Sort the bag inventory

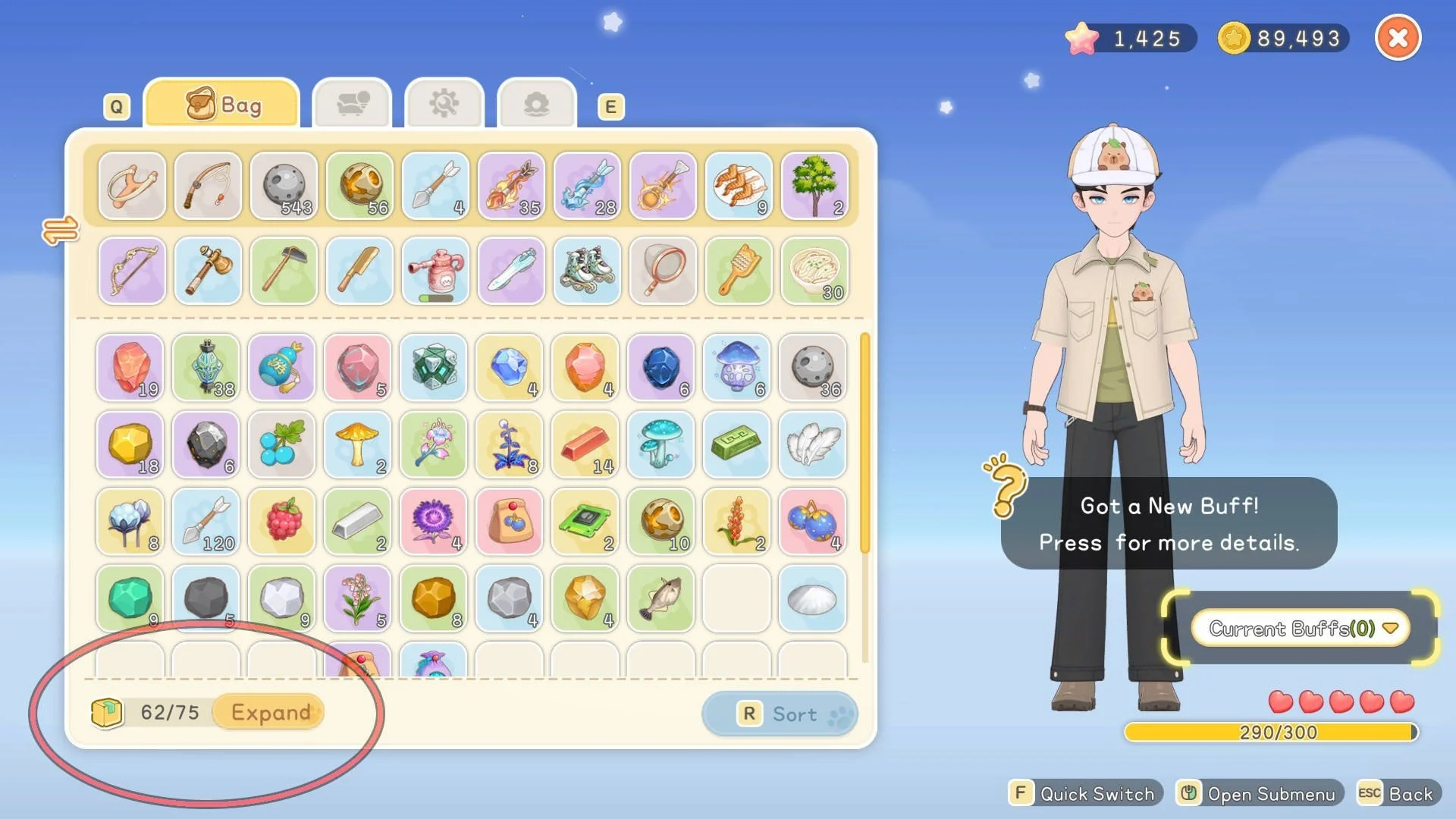(780, 714)
